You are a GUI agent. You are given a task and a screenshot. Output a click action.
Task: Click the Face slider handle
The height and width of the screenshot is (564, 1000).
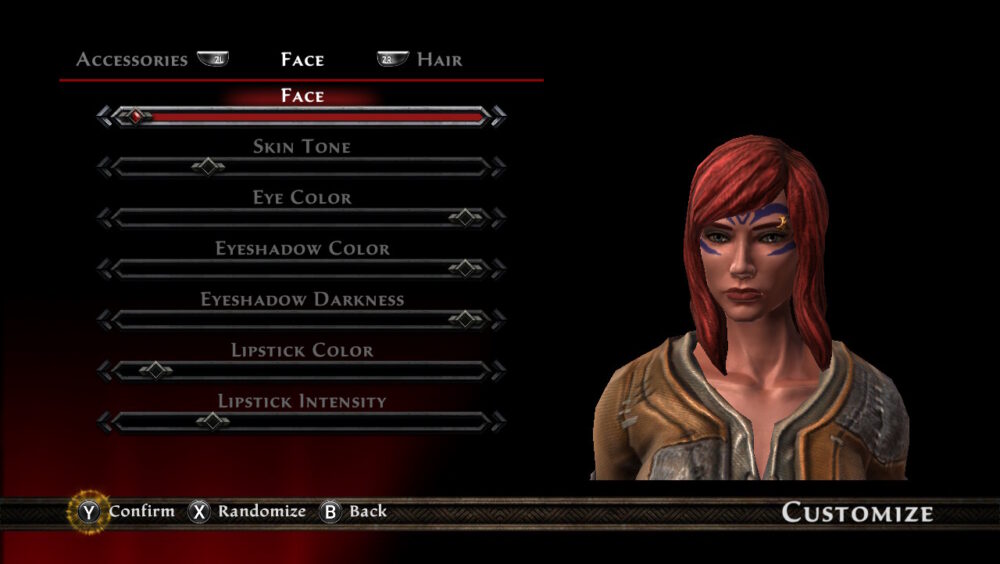coord(134,116)
